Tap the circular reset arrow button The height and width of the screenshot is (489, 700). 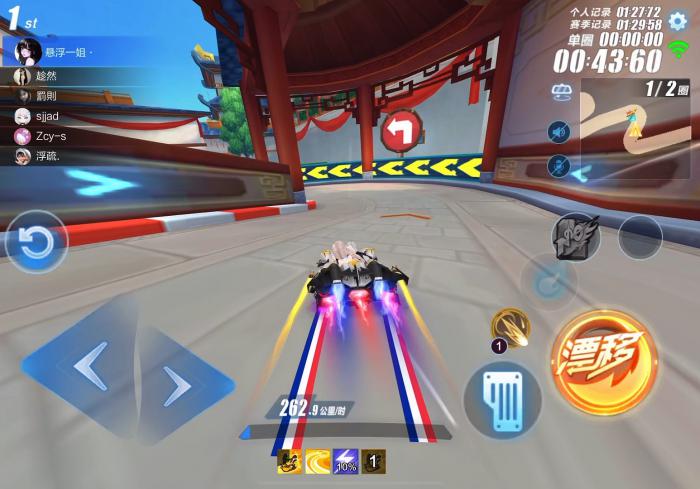(37, 242)
